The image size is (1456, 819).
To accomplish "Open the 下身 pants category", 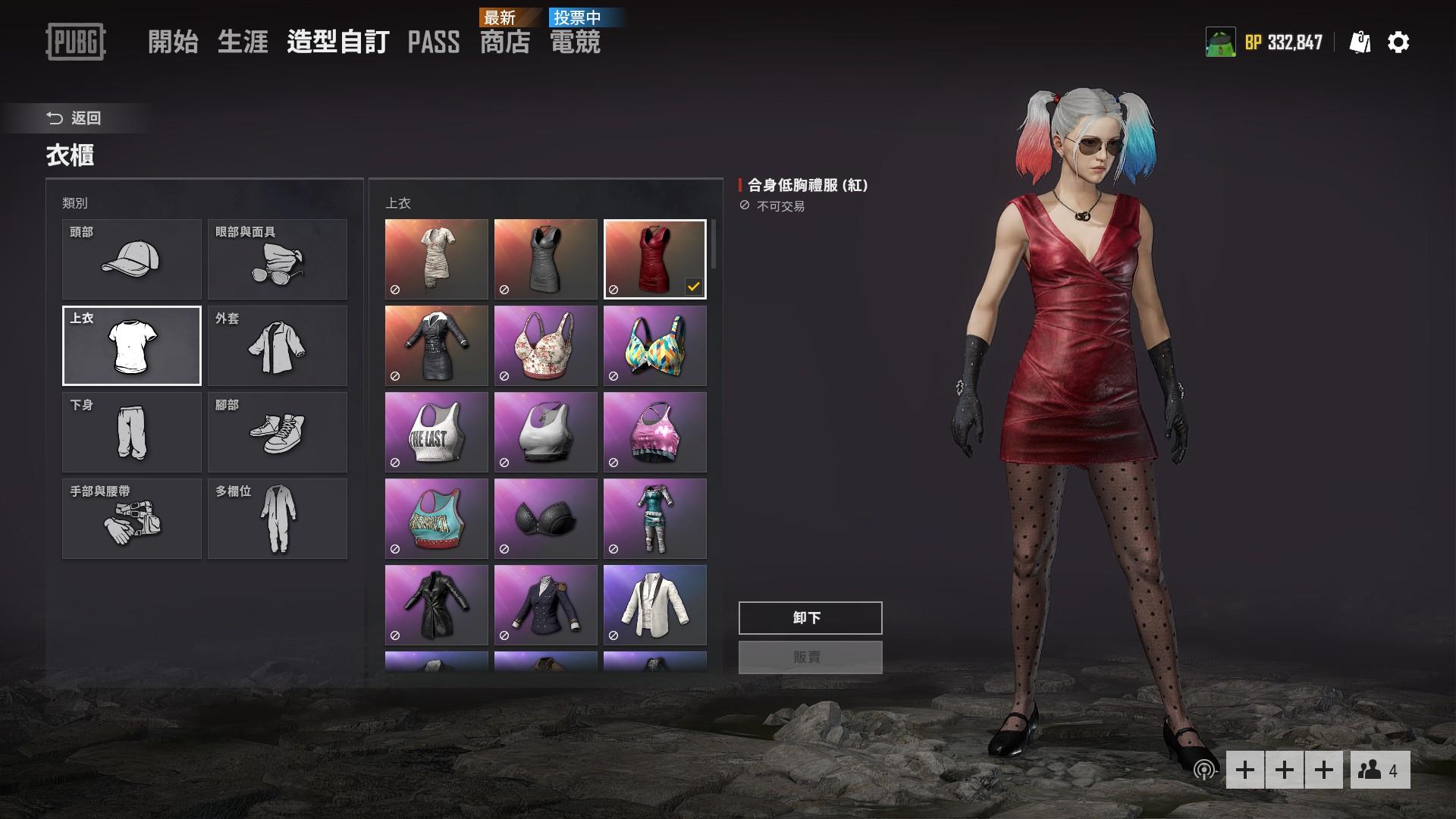I will click(x=131, y=432).
